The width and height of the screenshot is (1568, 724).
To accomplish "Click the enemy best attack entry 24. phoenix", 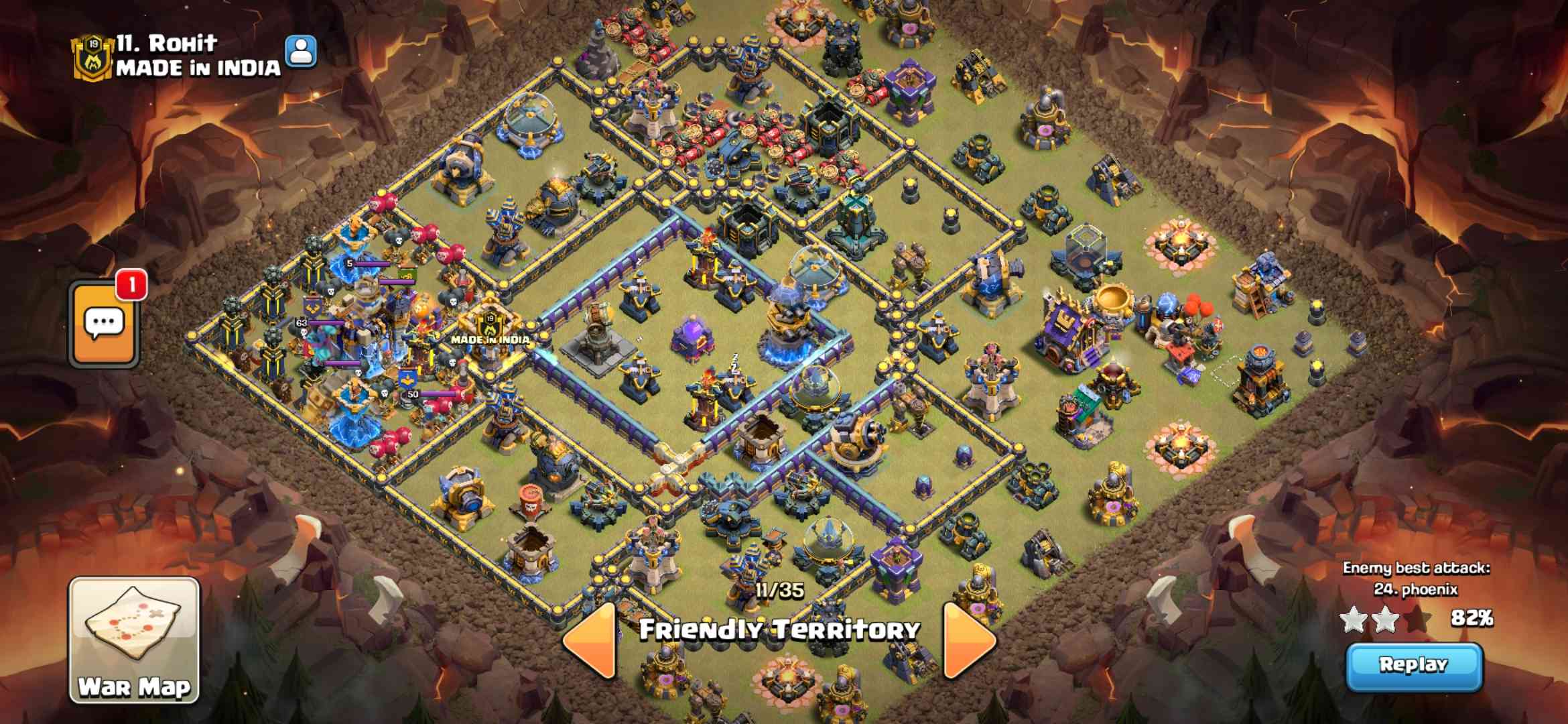I will coord(1415,589).
